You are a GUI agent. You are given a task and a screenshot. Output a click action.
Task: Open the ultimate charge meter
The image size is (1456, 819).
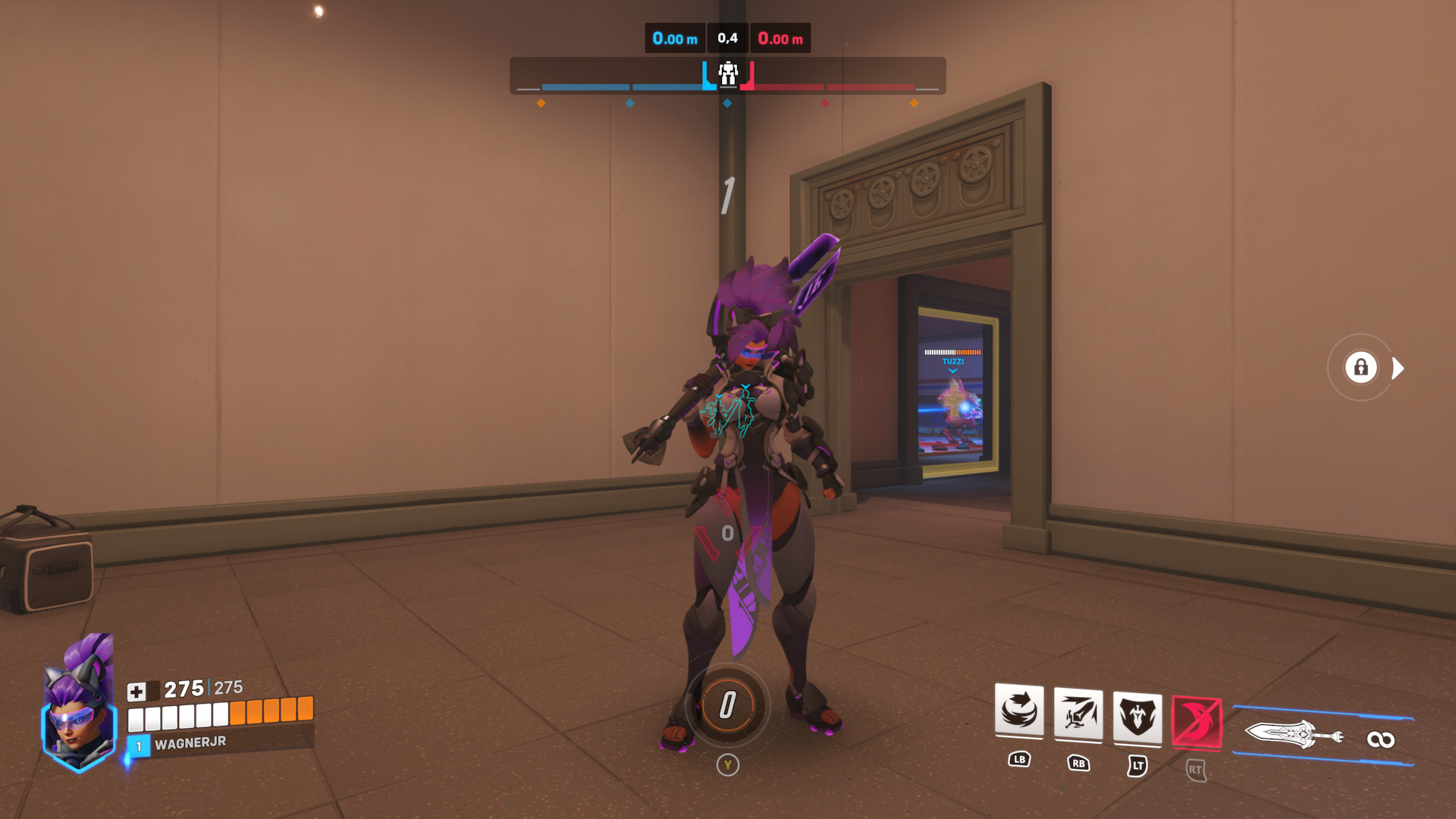point(727,705)
